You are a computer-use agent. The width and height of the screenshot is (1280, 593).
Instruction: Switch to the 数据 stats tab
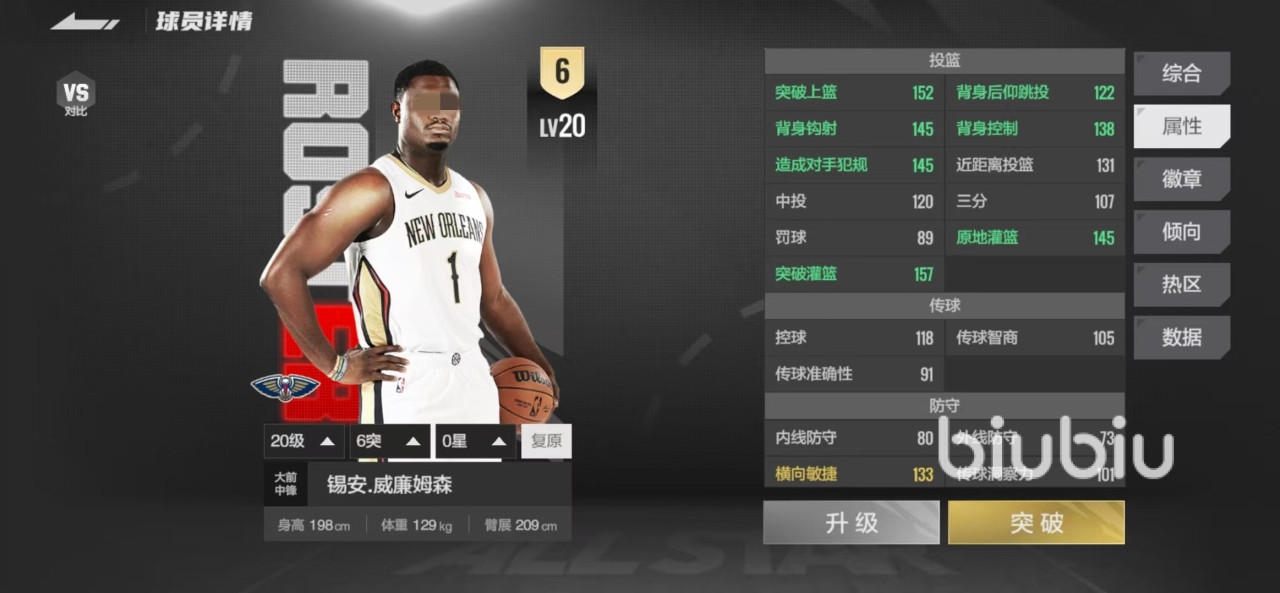1181,337
